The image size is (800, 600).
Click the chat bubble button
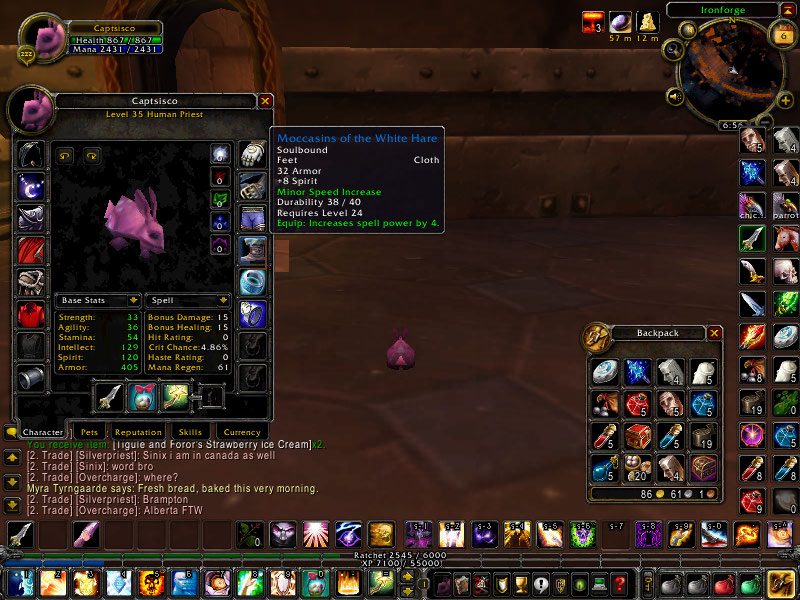11,432
